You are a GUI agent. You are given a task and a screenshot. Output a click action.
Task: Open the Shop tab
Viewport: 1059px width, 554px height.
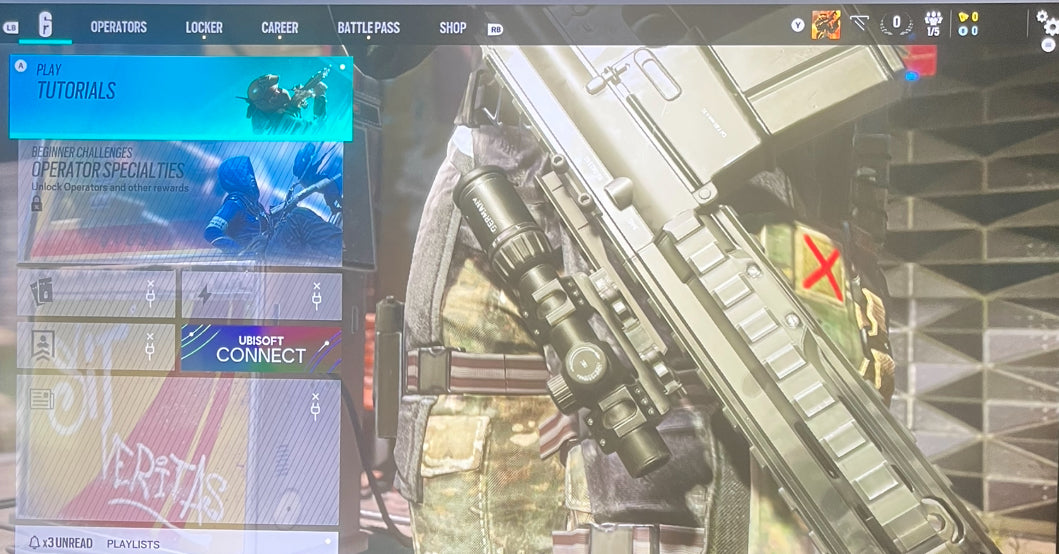(452, 27)
